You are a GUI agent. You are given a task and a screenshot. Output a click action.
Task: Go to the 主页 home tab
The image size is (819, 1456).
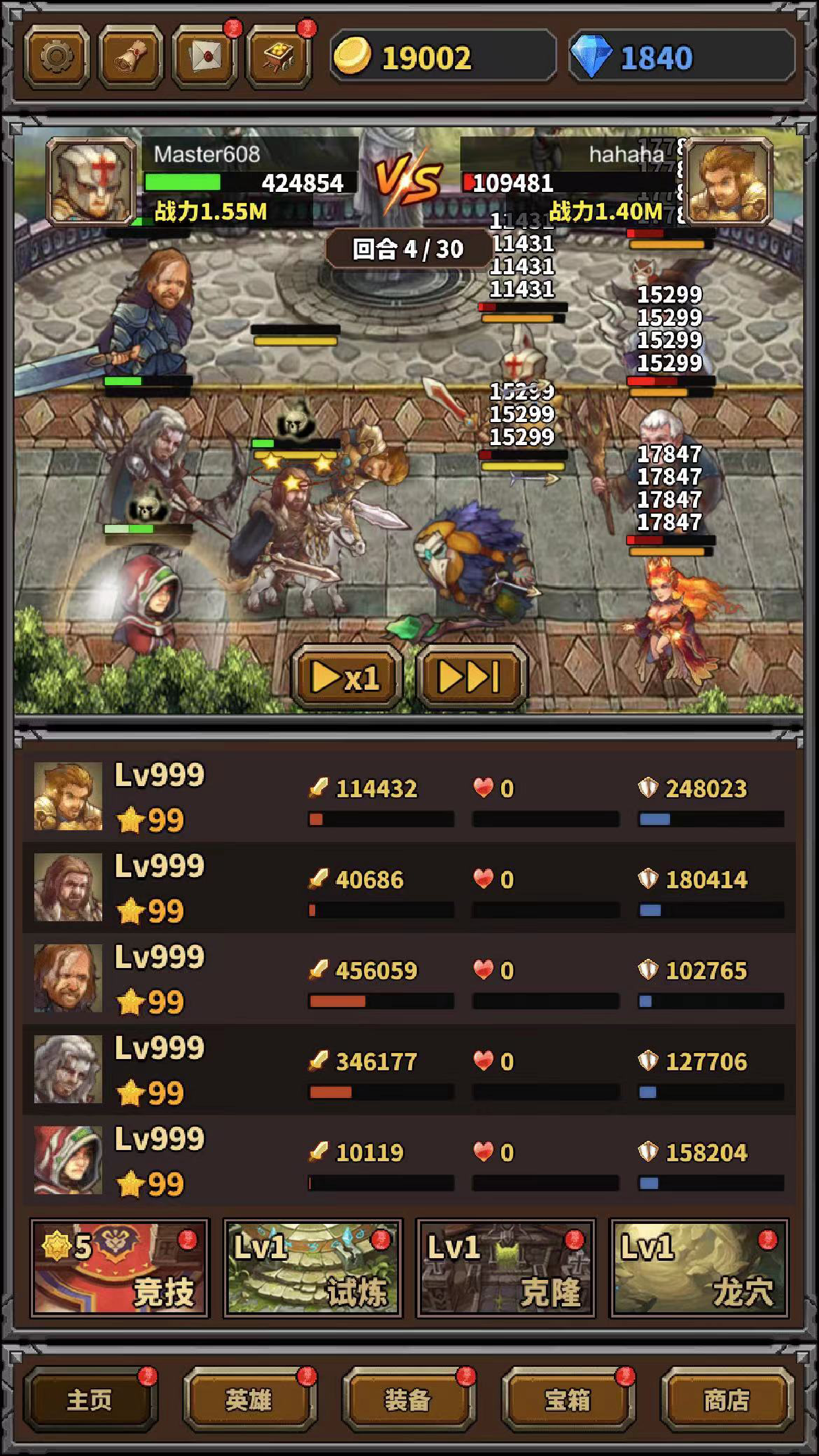90,1399
